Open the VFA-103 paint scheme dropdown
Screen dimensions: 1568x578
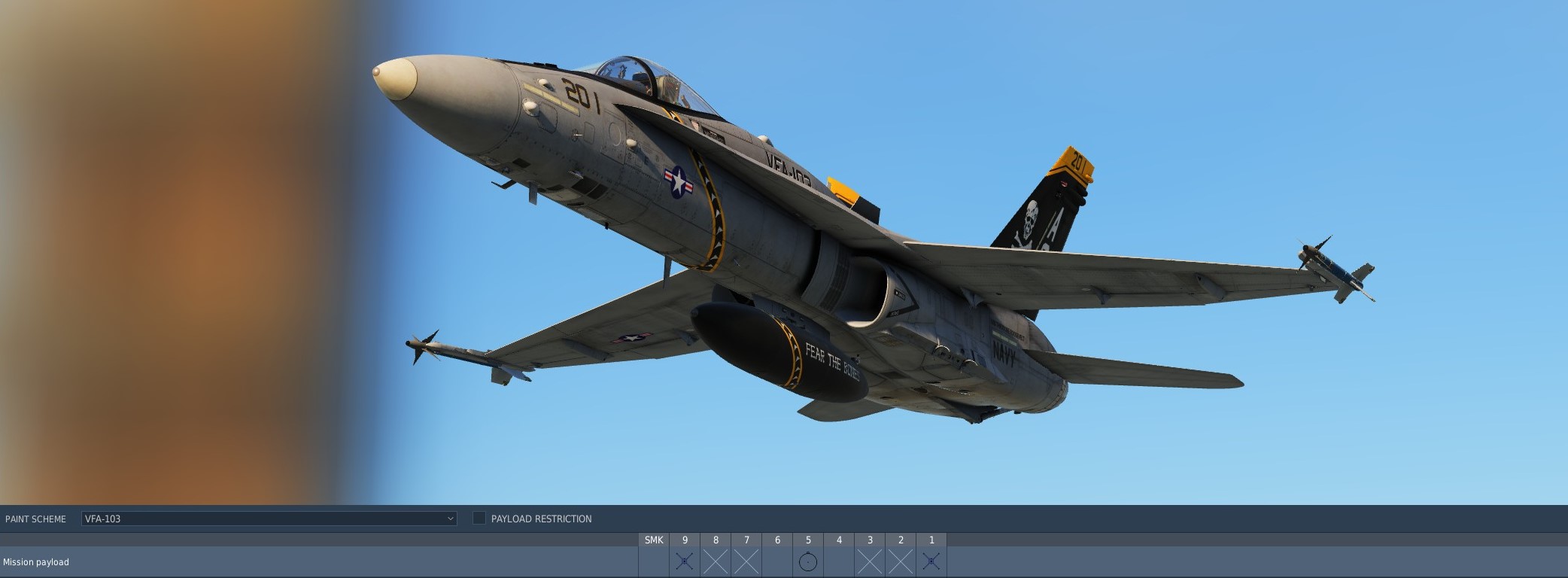click(269, 519)
